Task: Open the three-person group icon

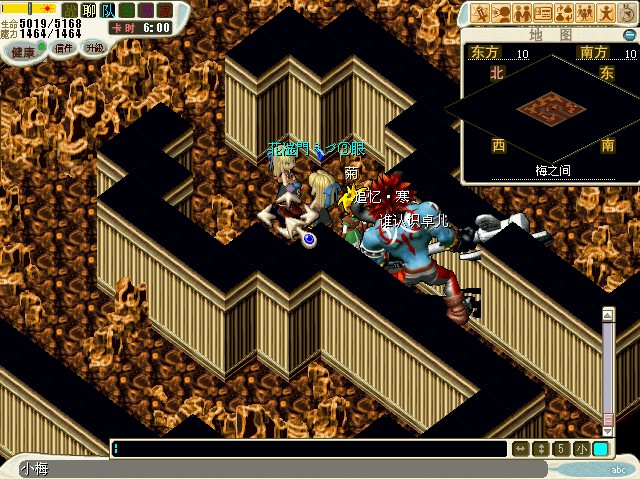Action: (x=585, y=13)
